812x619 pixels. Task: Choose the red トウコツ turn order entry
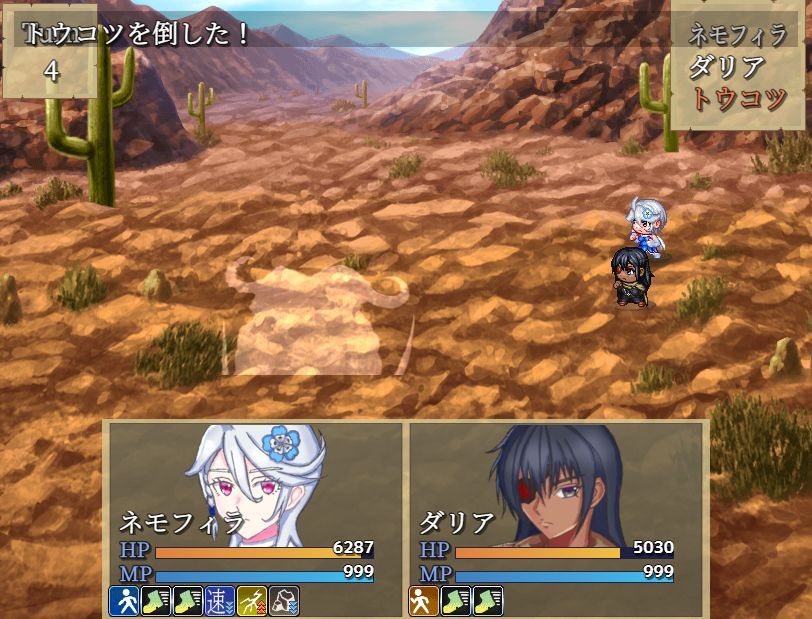click(x=738, y=99)
